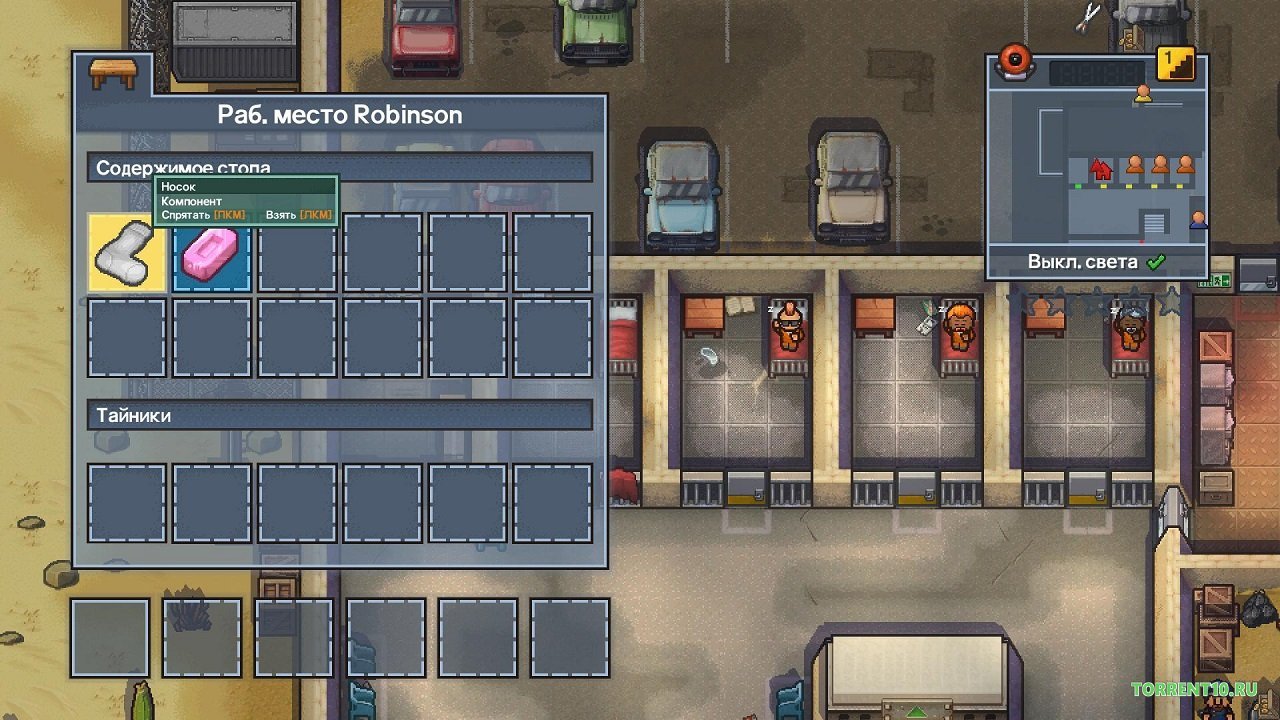
Task: Click the wooden table icon above the desk panel
Action: (113, 73)
